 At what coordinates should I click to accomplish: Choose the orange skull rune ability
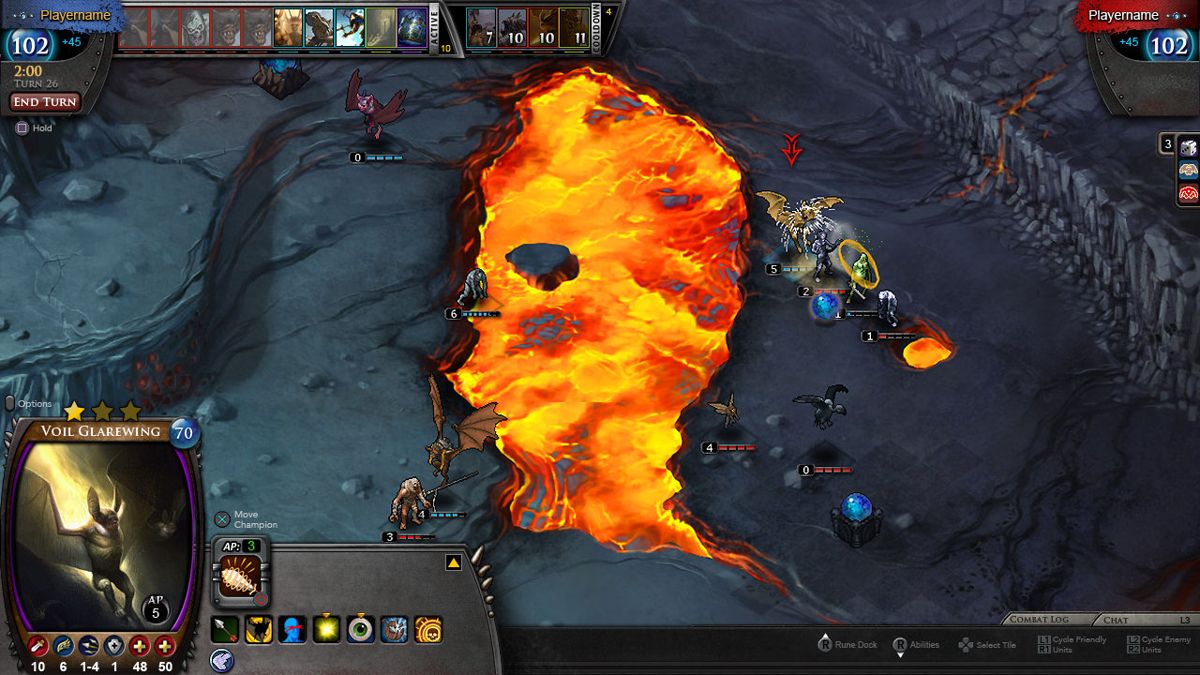click(428, 630)
